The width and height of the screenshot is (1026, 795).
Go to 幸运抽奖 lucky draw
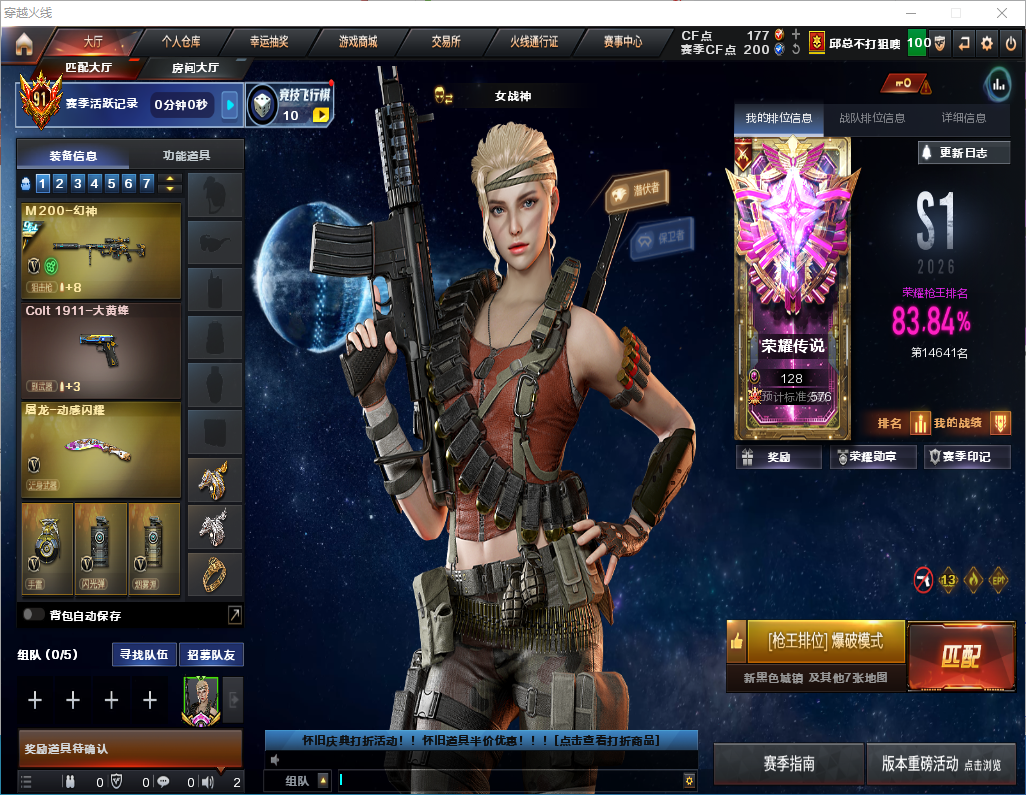click(269, 42)
